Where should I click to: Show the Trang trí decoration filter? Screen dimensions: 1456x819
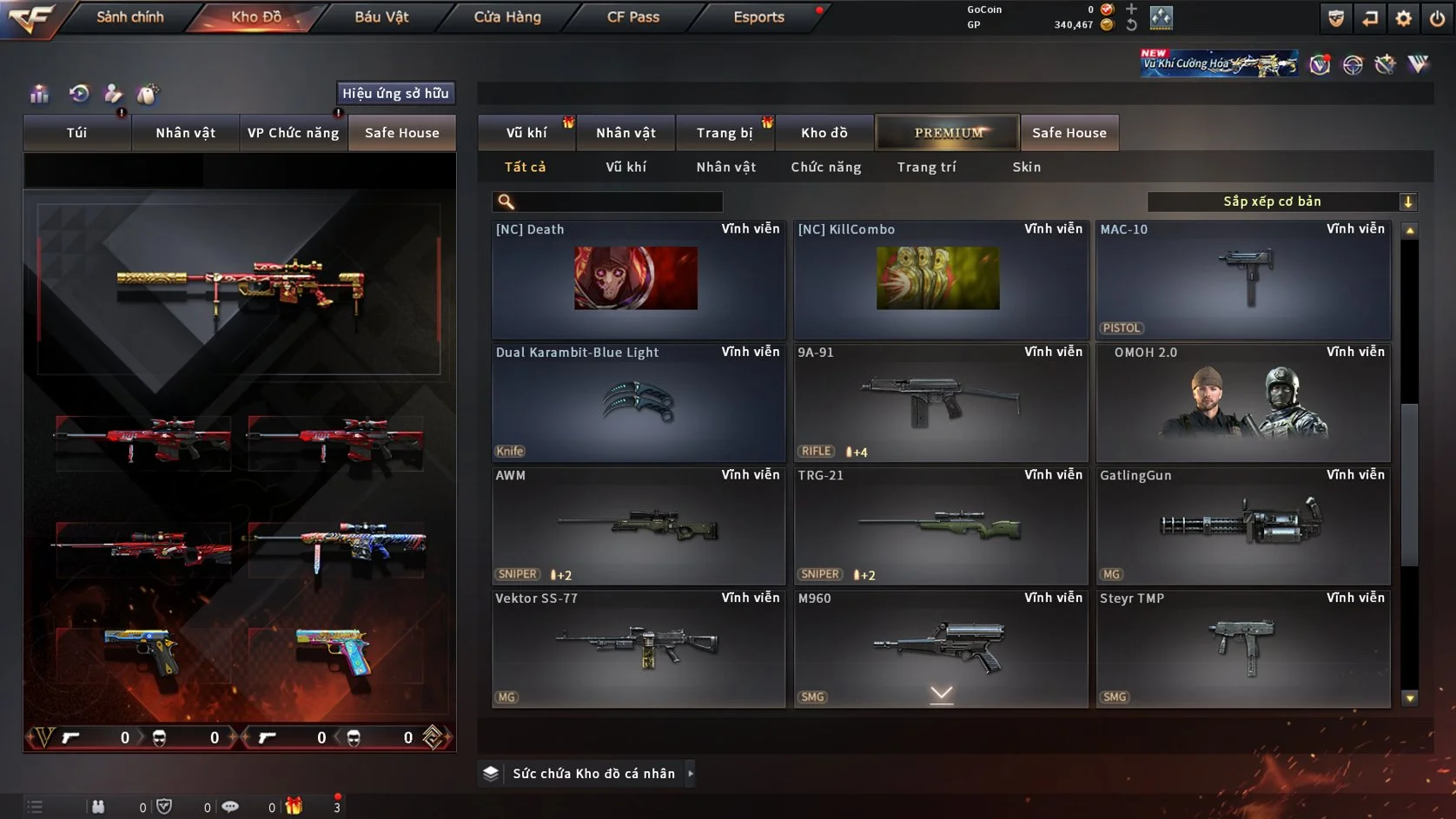[x=926, y=167]
